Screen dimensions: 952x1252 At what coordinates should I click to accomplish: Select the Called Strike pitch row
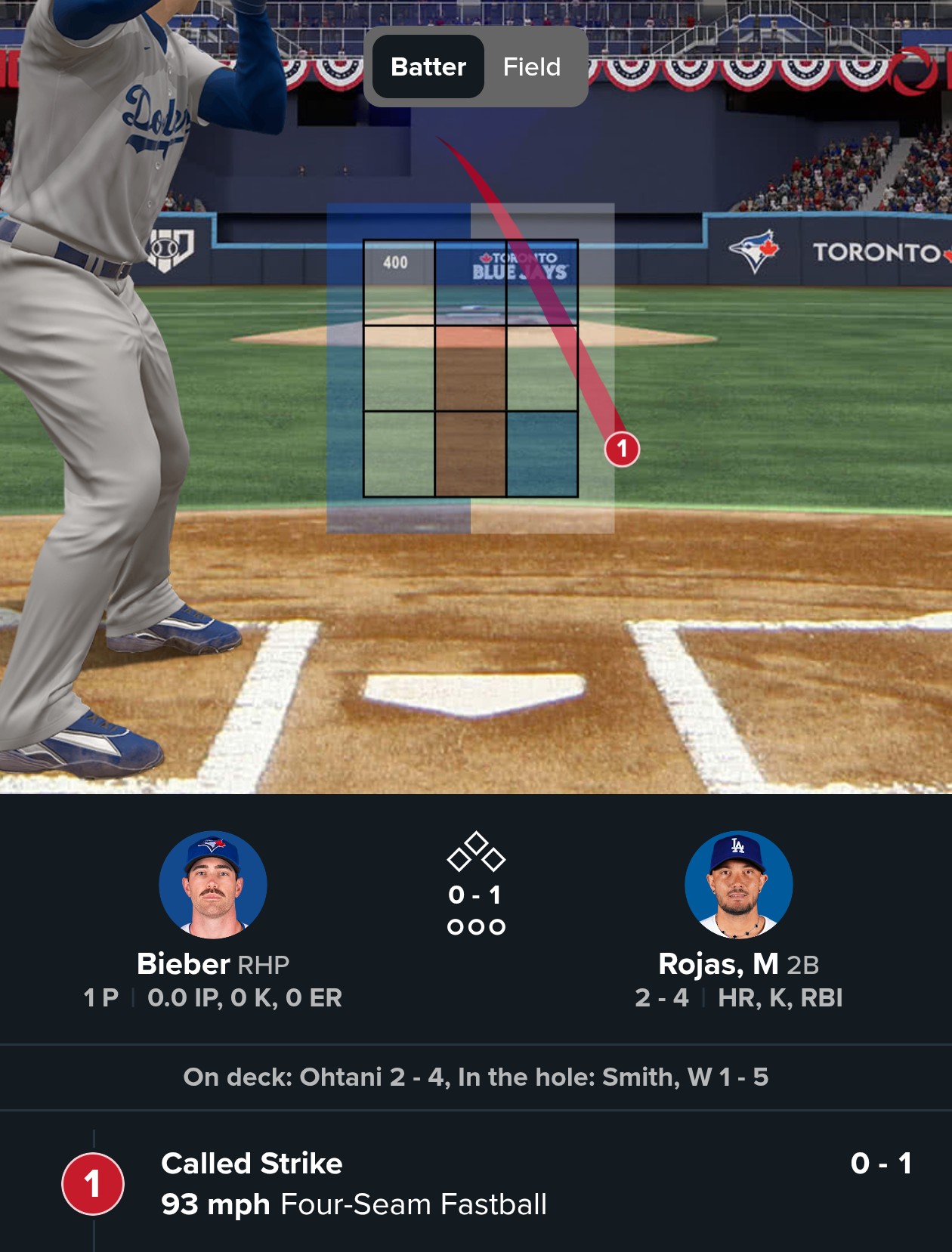click(x=476, y=1183)
